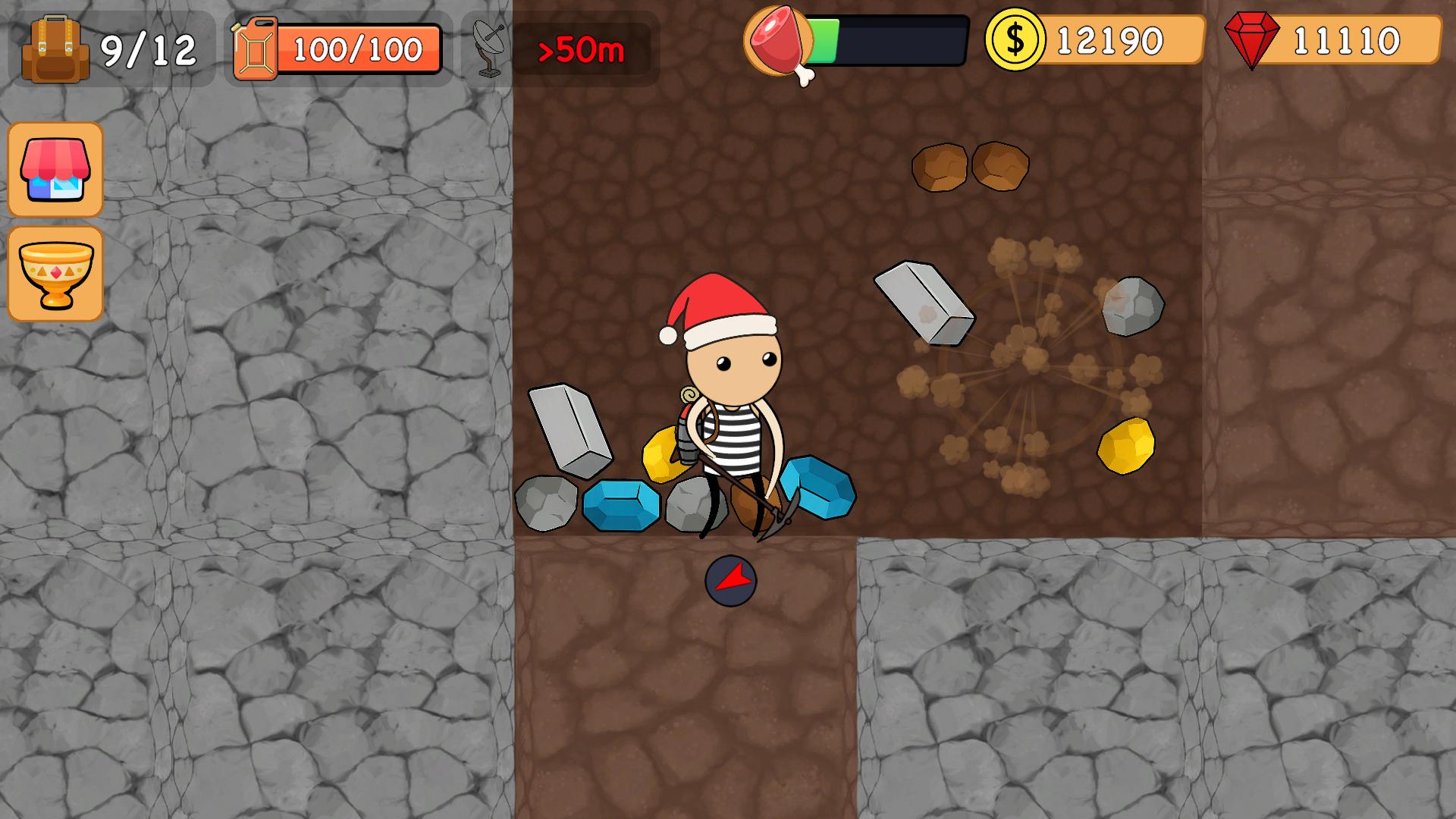
Task: Open the shop storefront icon
Action: click(x=55, y=170)
